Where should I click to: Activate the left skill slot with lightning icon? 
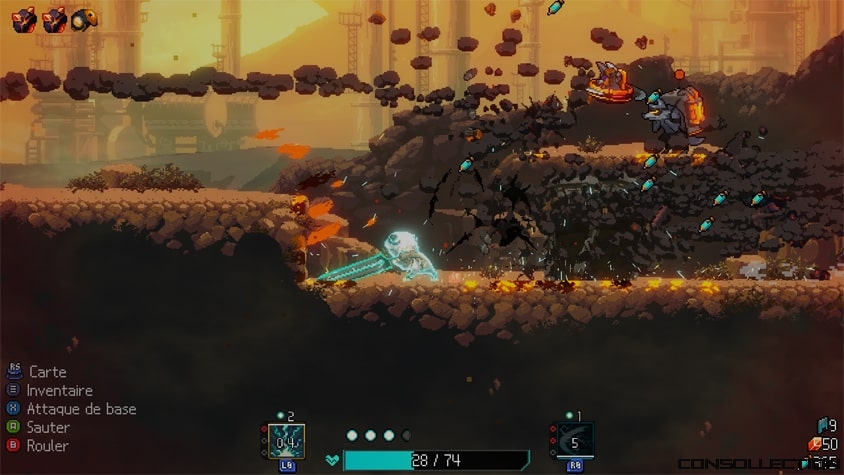(x=286, y=440)
